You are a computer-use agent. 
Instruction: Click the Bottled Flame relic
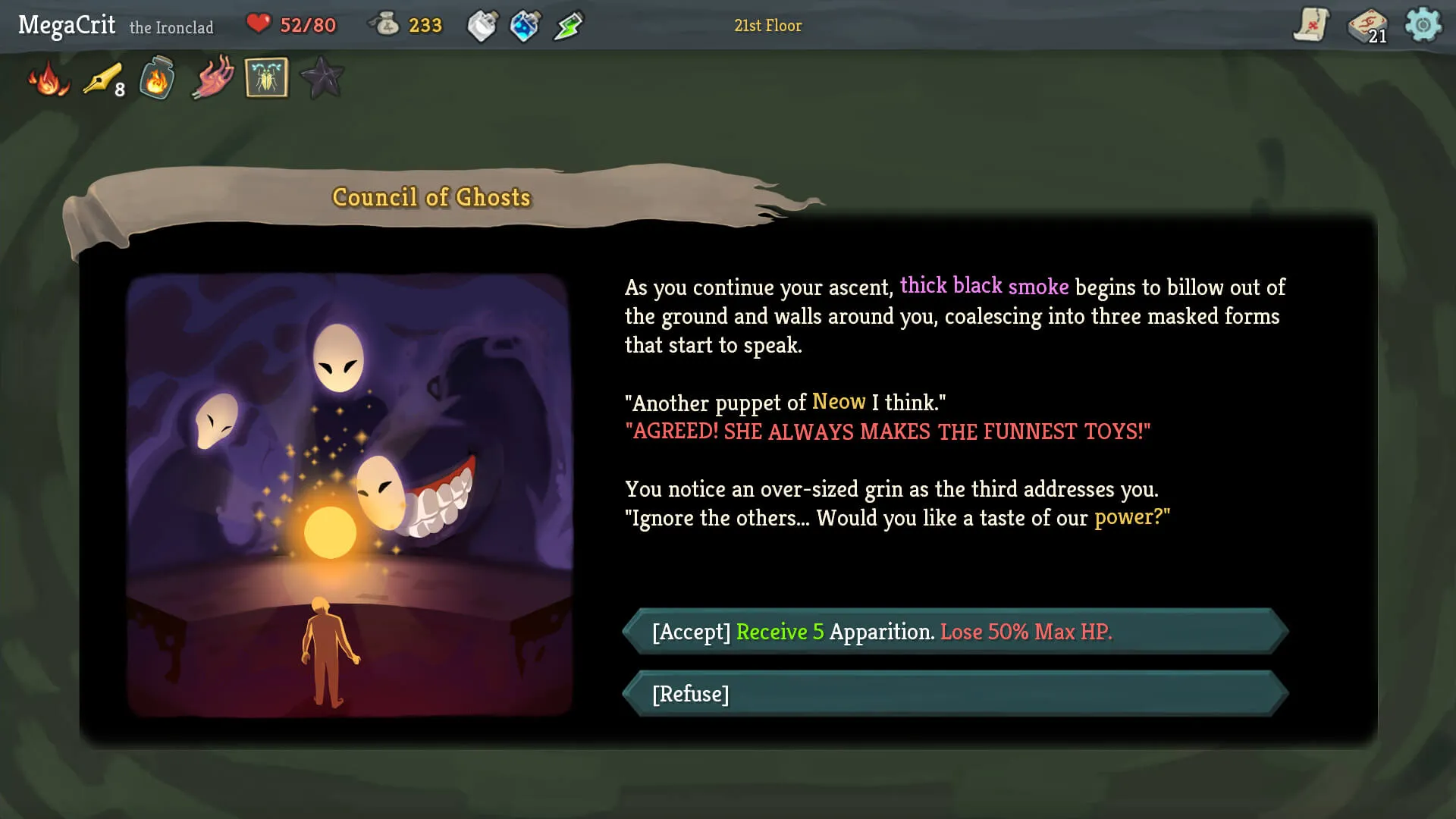[x=156, y=78]
